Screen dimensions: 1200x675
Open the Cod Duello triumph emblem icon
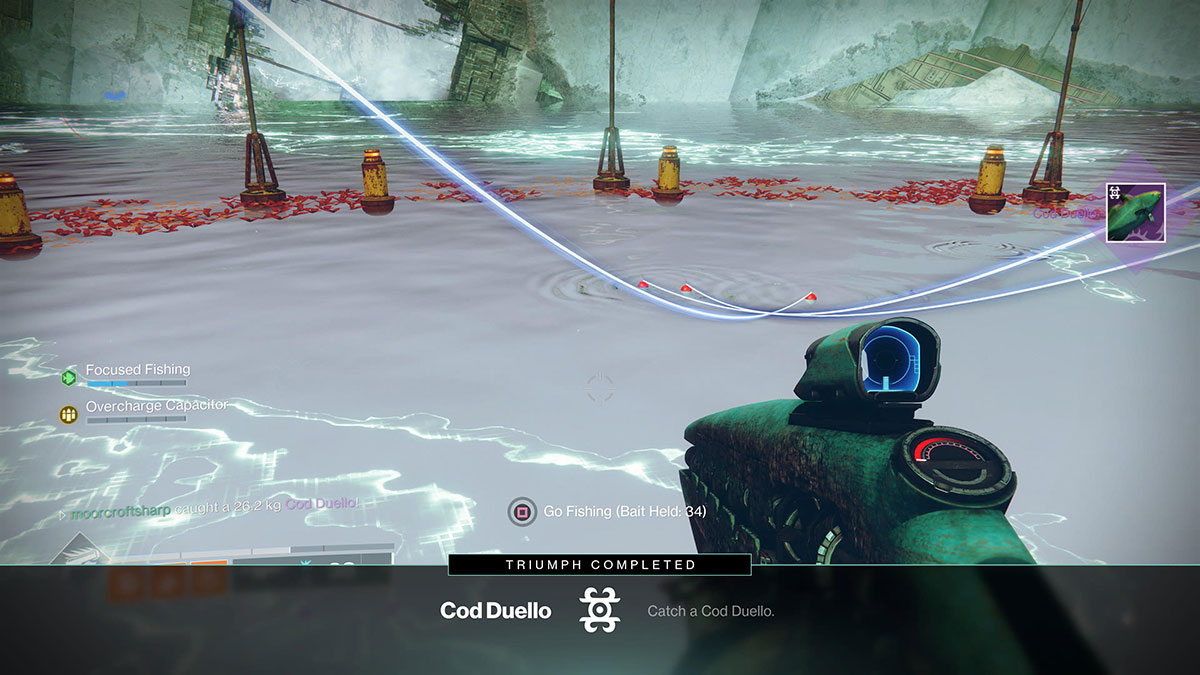coord(600,610)
